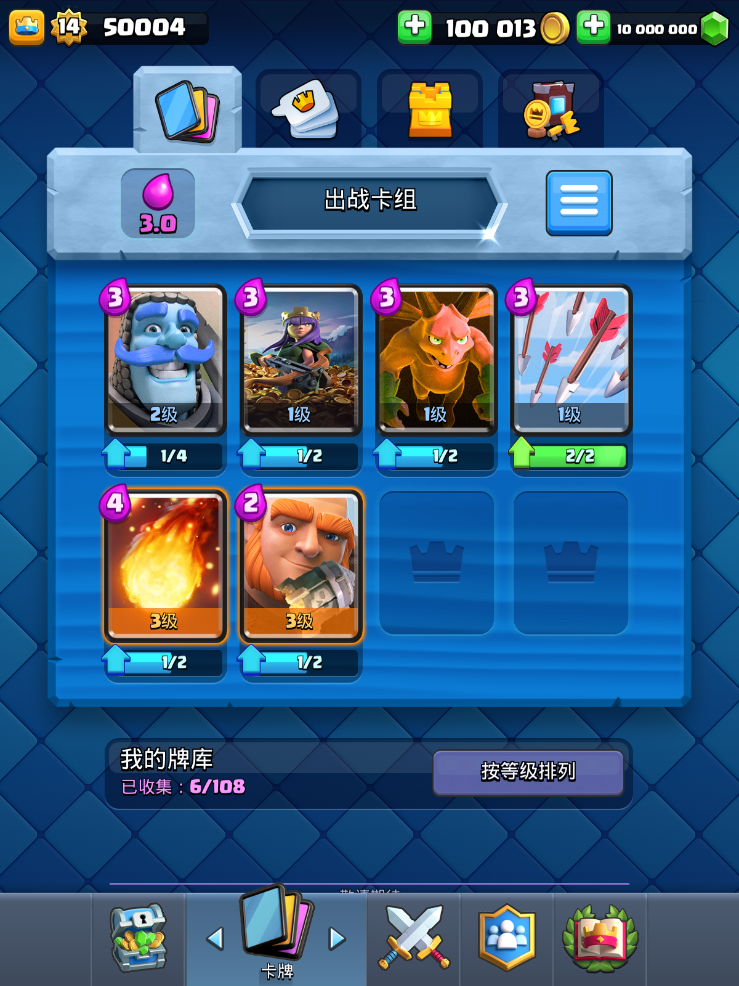Click the left arrow beside 卡牌

point(214,938)
